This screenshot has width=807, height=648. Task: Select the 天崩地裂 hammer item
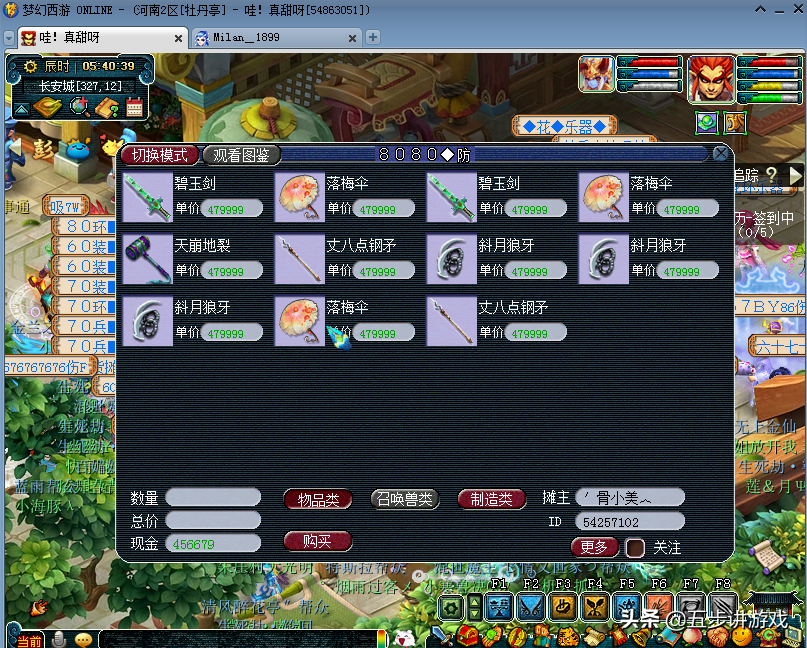(x=147, y=258)
